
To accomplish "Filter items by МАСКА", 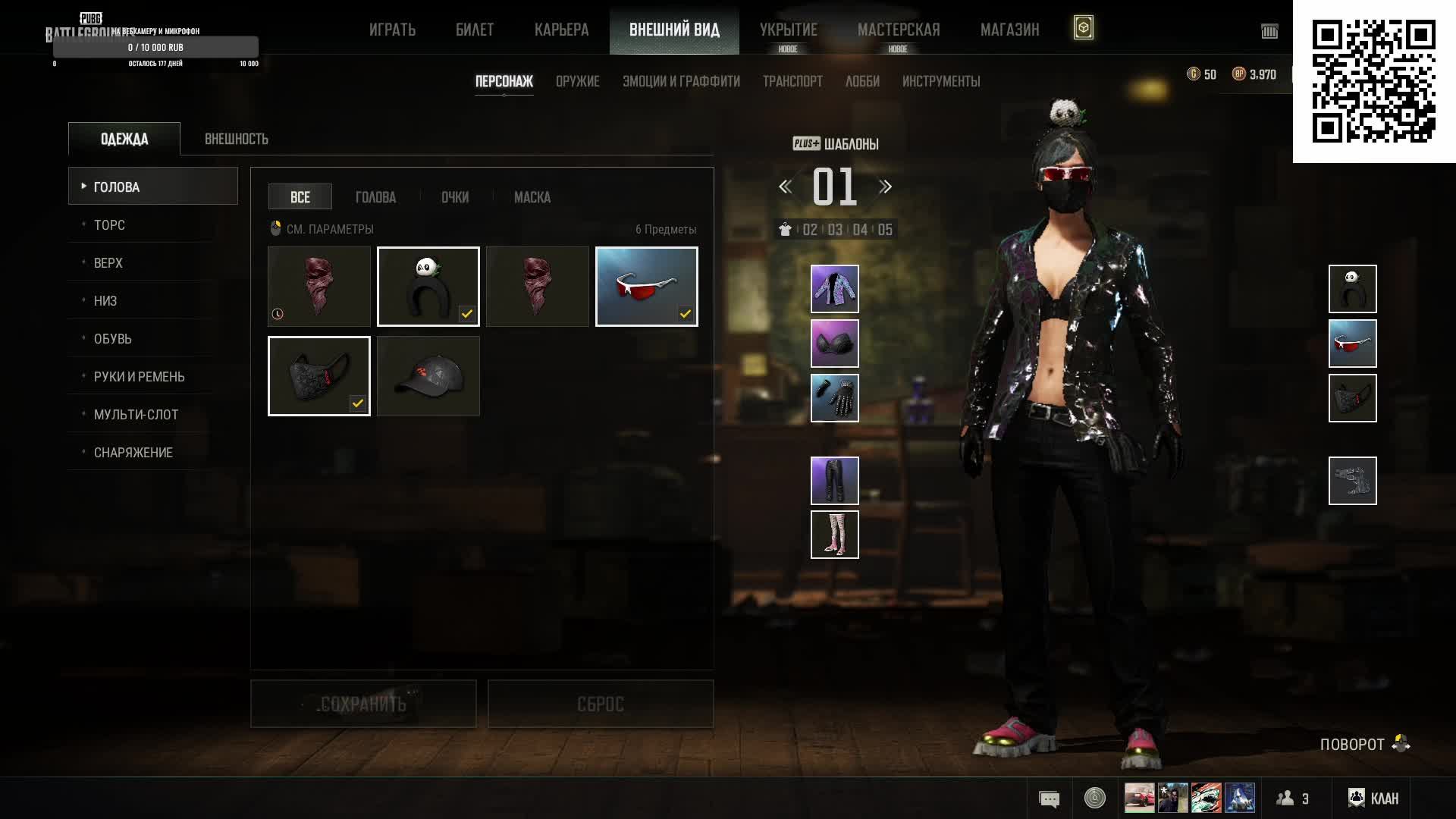I will point(532,197).
